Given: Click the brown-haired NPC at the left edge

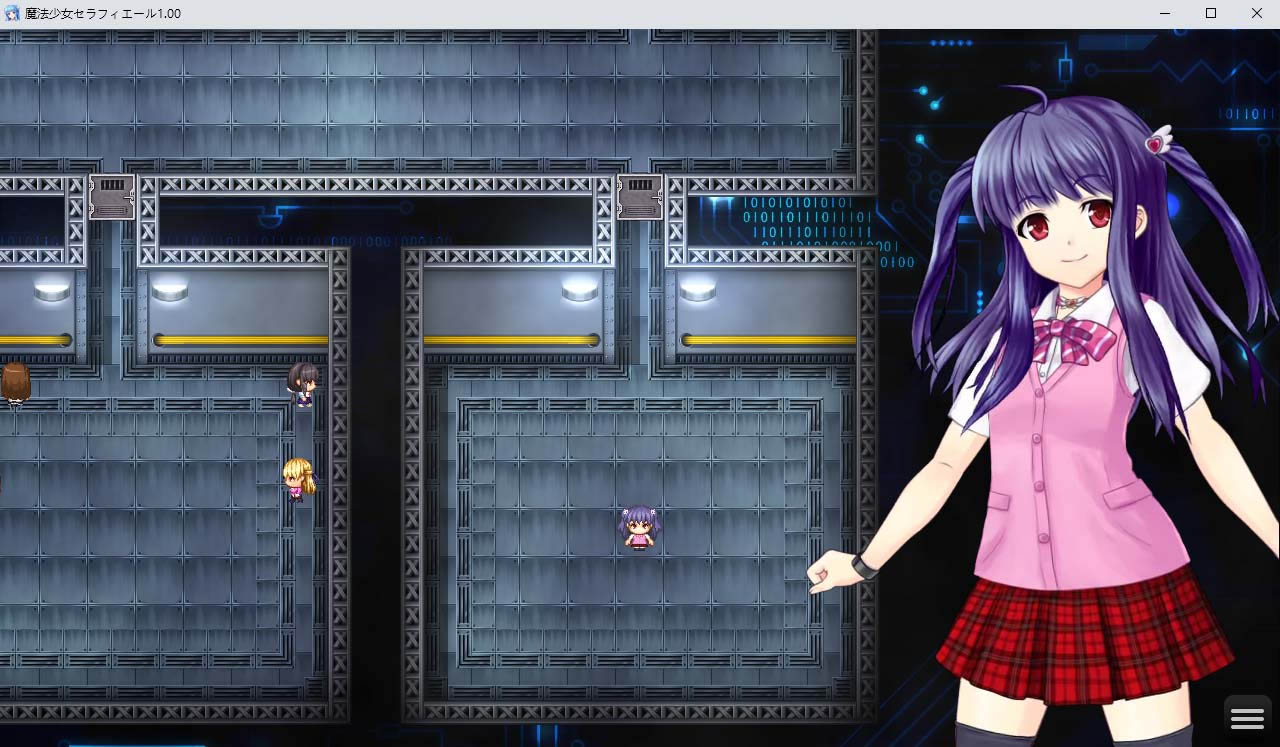Looking at the screenshot, I should coord(14,386).
